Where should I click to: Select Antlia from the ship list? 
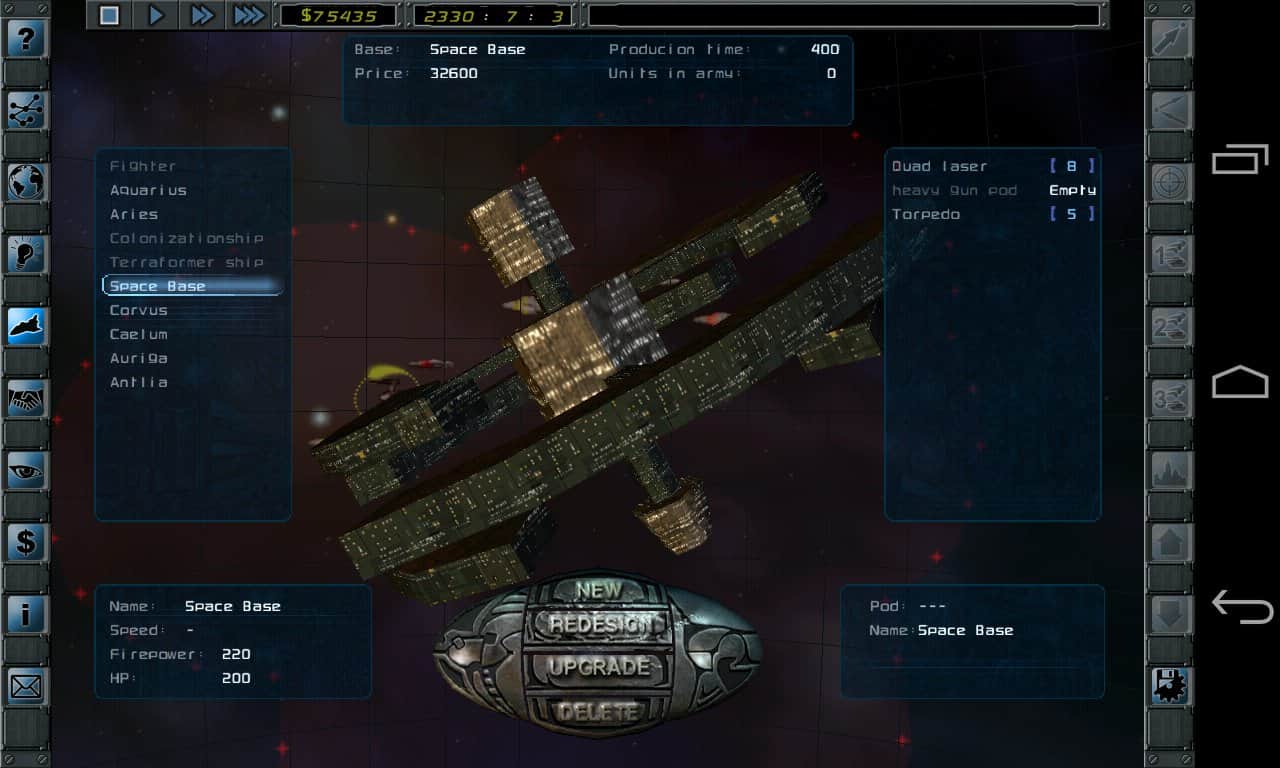(x=139, y=382)
